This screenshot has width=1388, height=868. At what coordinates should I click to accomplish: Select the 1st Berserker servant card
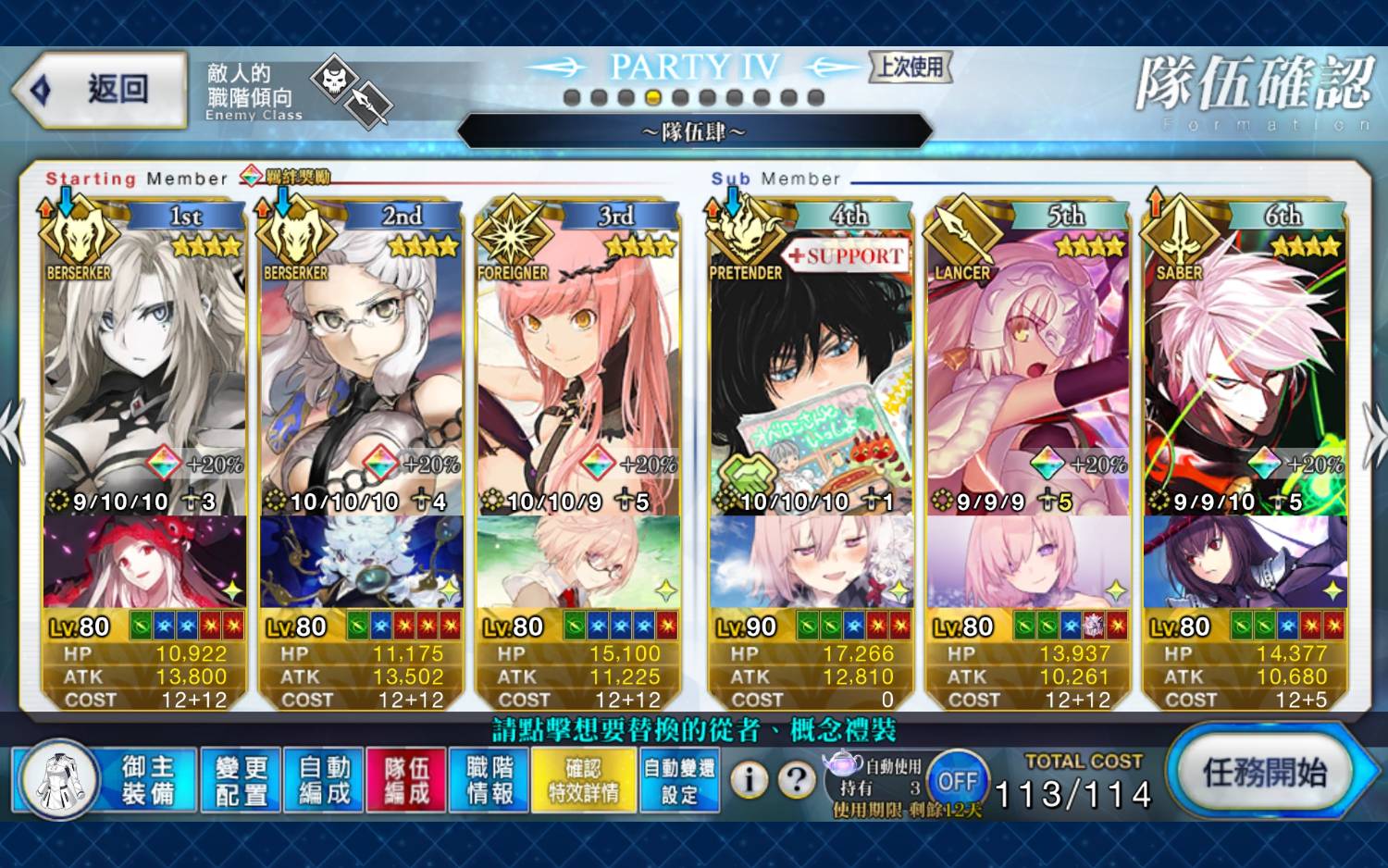coord(144,370)
